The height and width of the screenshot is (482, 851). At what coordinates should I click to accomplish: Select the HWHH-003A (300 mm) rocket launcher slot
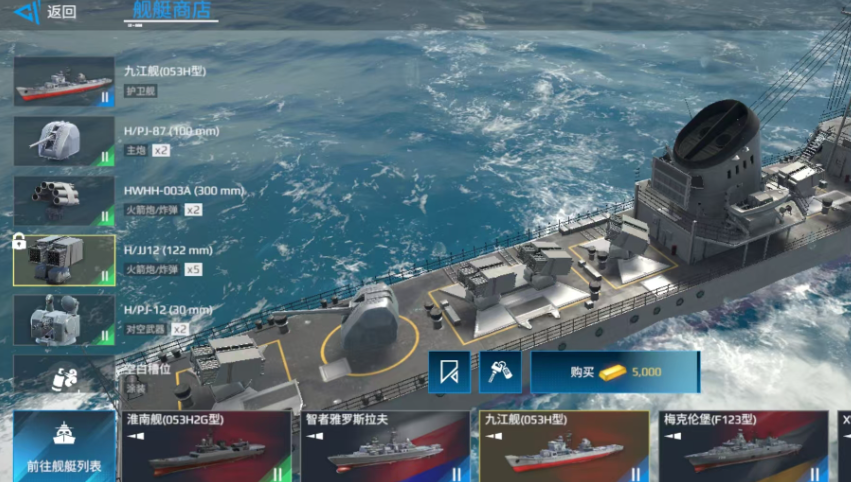click(64, 201)
